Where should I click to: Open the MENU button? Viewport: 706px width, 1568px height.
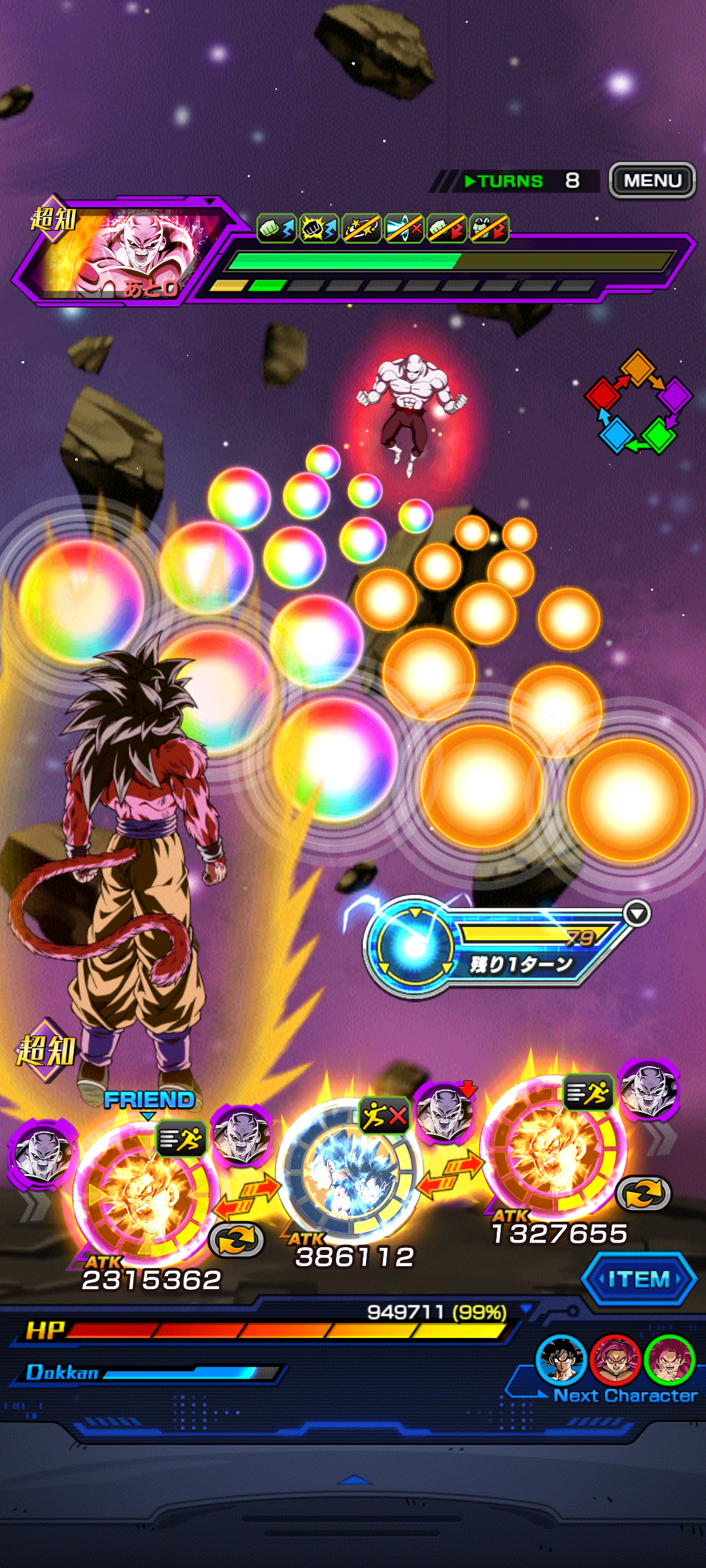pyautogui.click(x=652, y=180)
